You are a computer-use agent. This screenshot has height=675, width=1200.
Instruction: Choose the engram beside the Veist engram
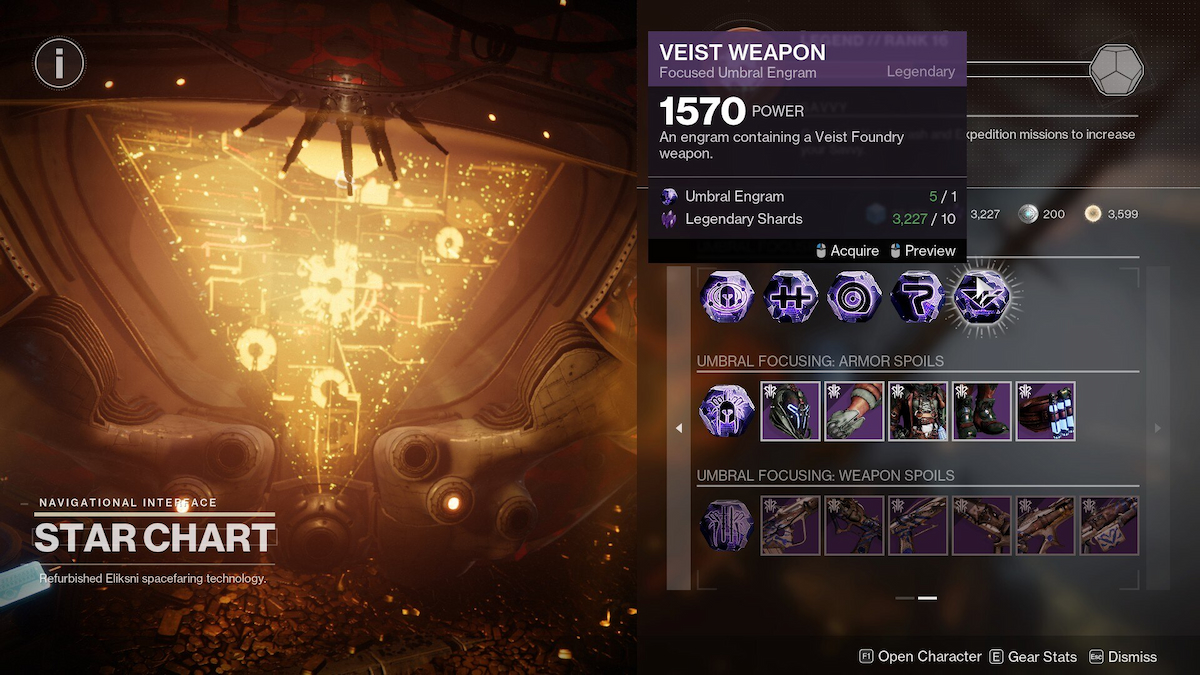click(x=918, y=298)
